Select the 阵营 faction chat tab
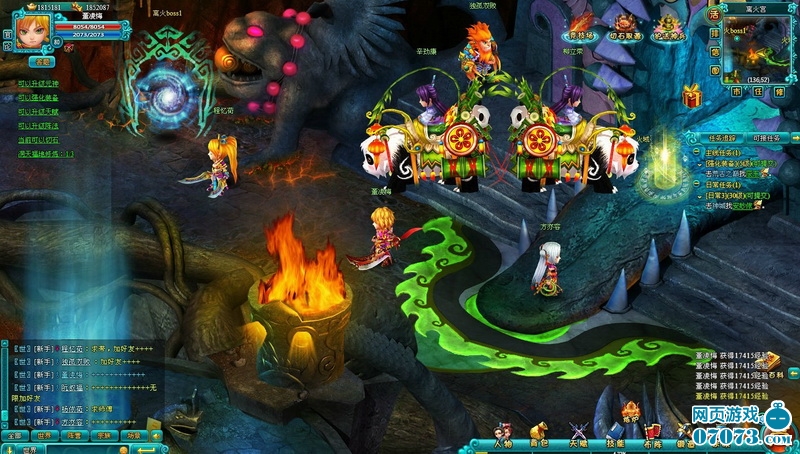Viewport: 800px width, 454px height. pyautogui.click(x=75, y=436)
